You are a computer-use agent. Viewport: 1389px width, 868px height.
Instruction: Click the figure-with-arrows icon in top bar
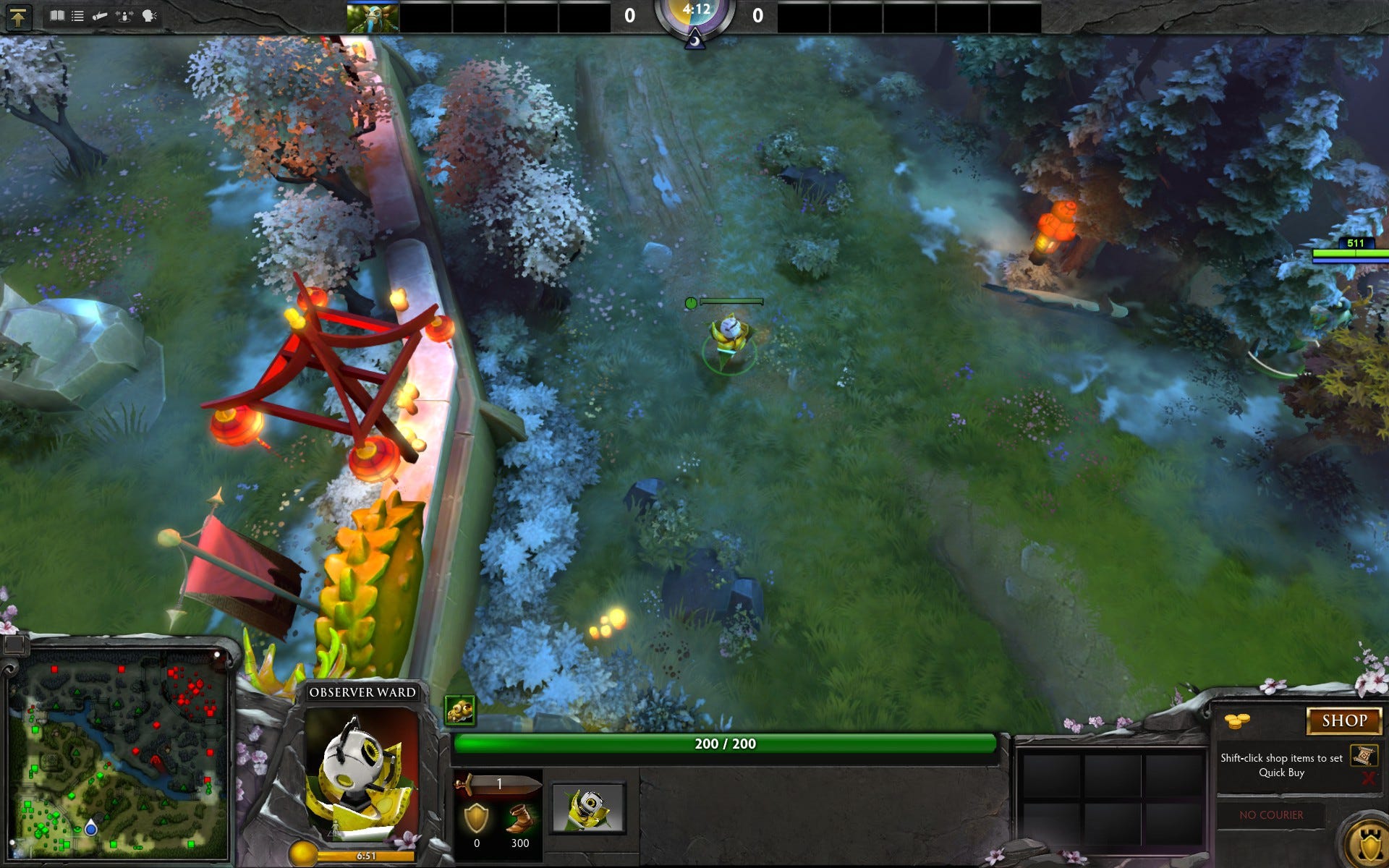(x=124, y=15)
